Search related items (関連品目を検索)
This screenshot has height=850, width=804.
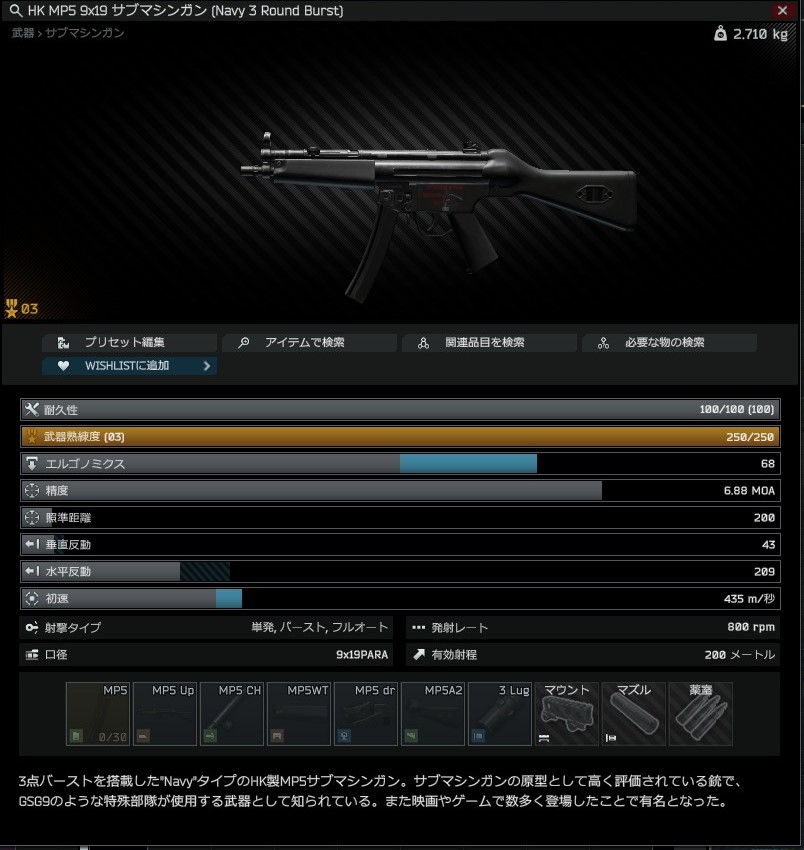pos(489,342)
